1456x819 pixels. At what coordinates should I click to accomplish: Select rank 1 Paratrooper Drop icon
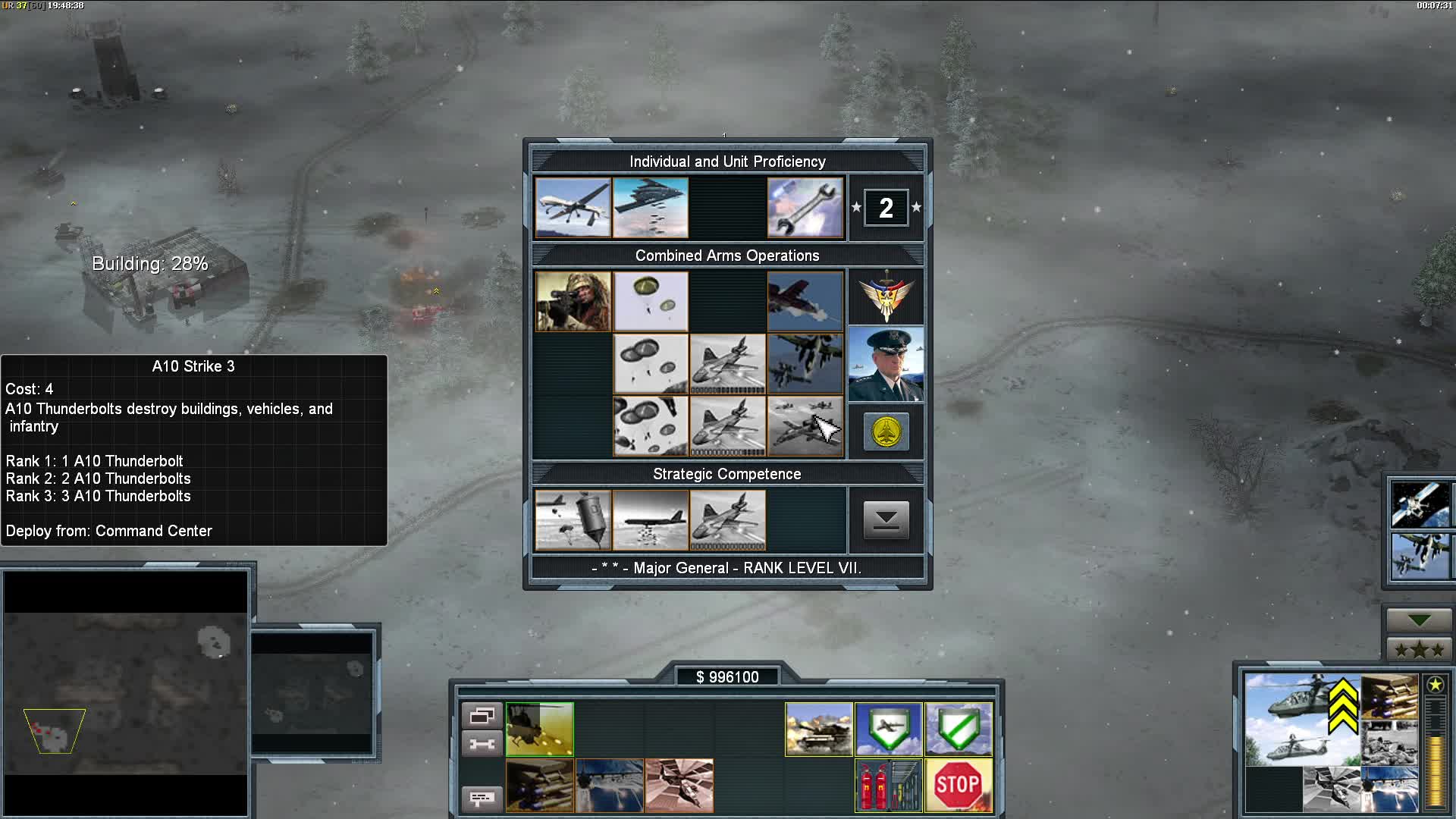(x=650, y=300)
